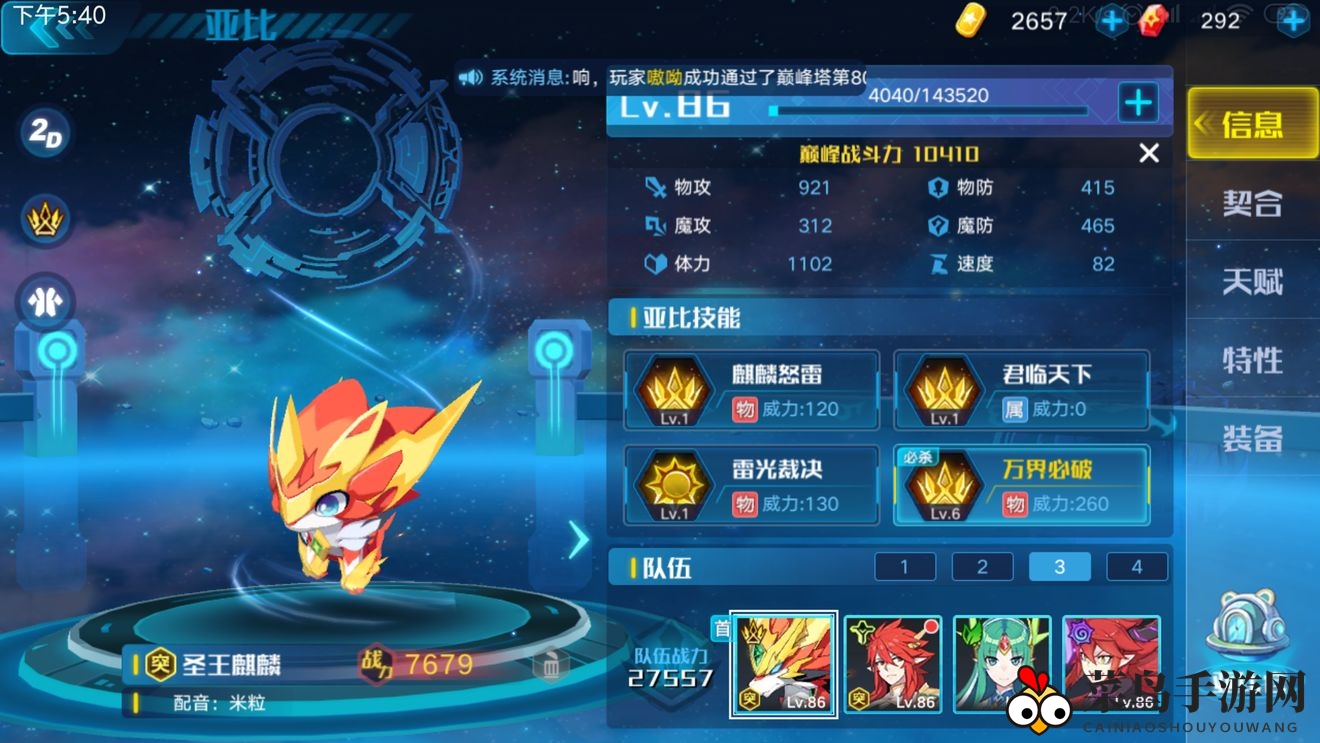The width and height of the screenshot is (1320, 743).
Task: Switch team preset to slot 1
Action: [x=904, y=566]
